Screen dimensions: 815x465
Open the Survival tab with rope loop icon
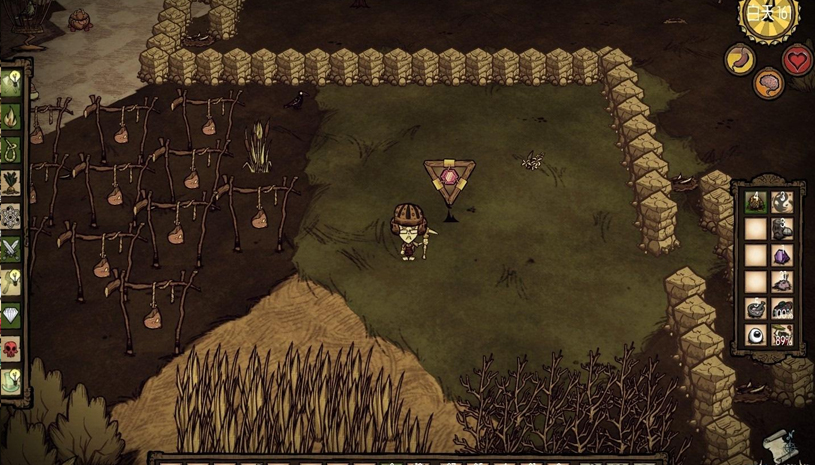11,150
